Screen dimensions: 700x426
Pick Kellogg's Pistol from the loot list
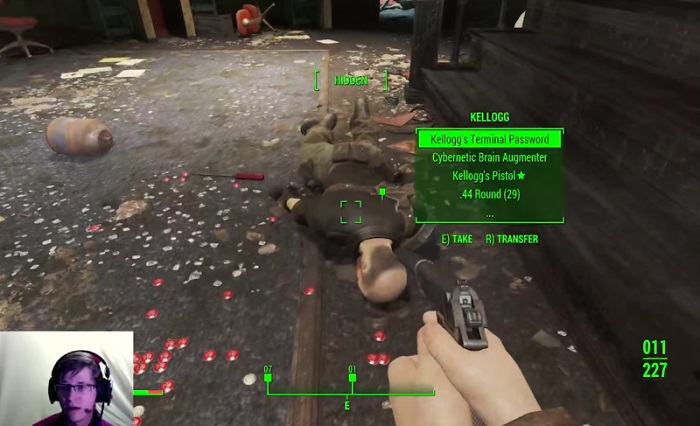489,176
